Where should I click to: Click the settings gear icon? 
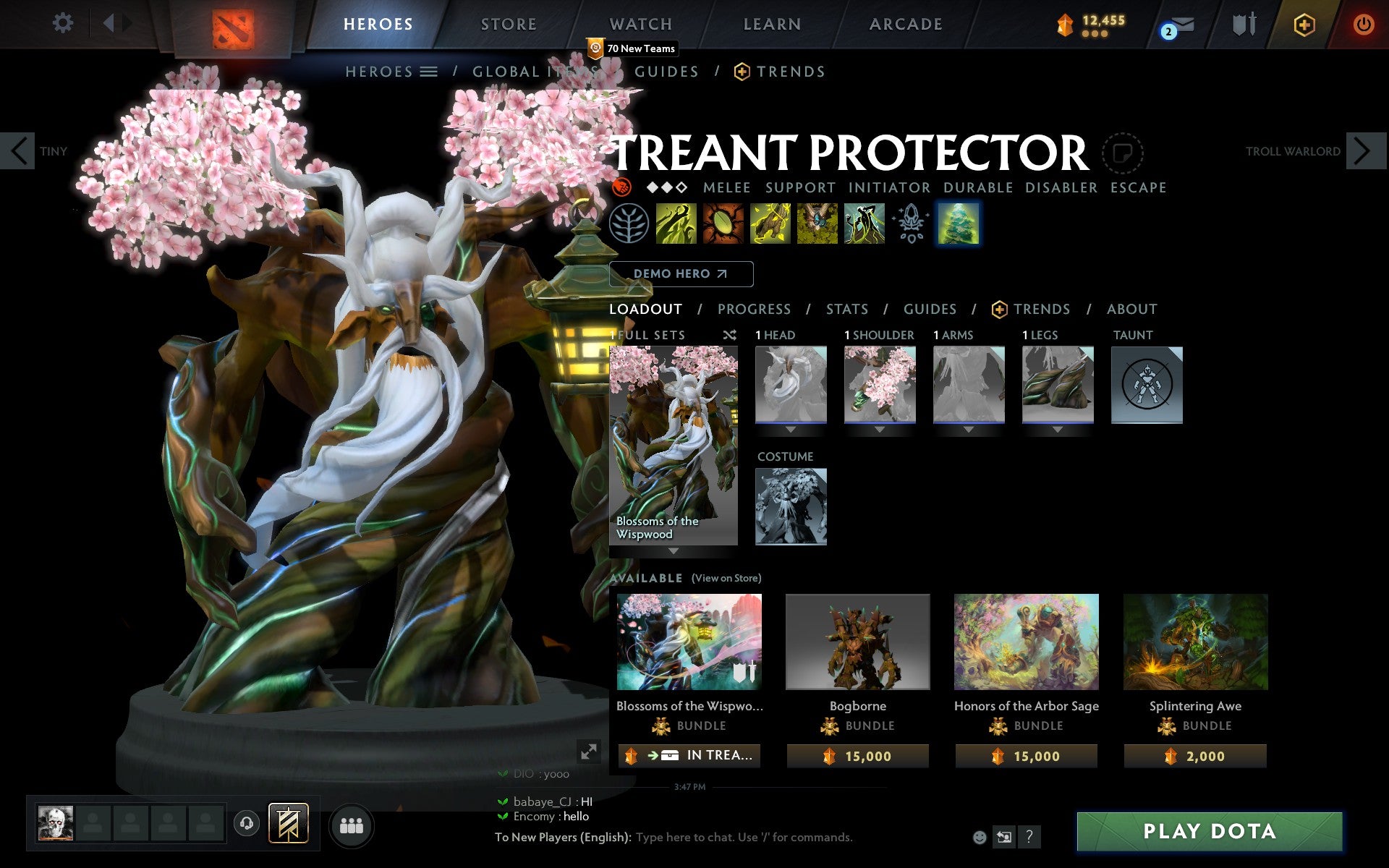pyautogui.click(x=64, y=23)
